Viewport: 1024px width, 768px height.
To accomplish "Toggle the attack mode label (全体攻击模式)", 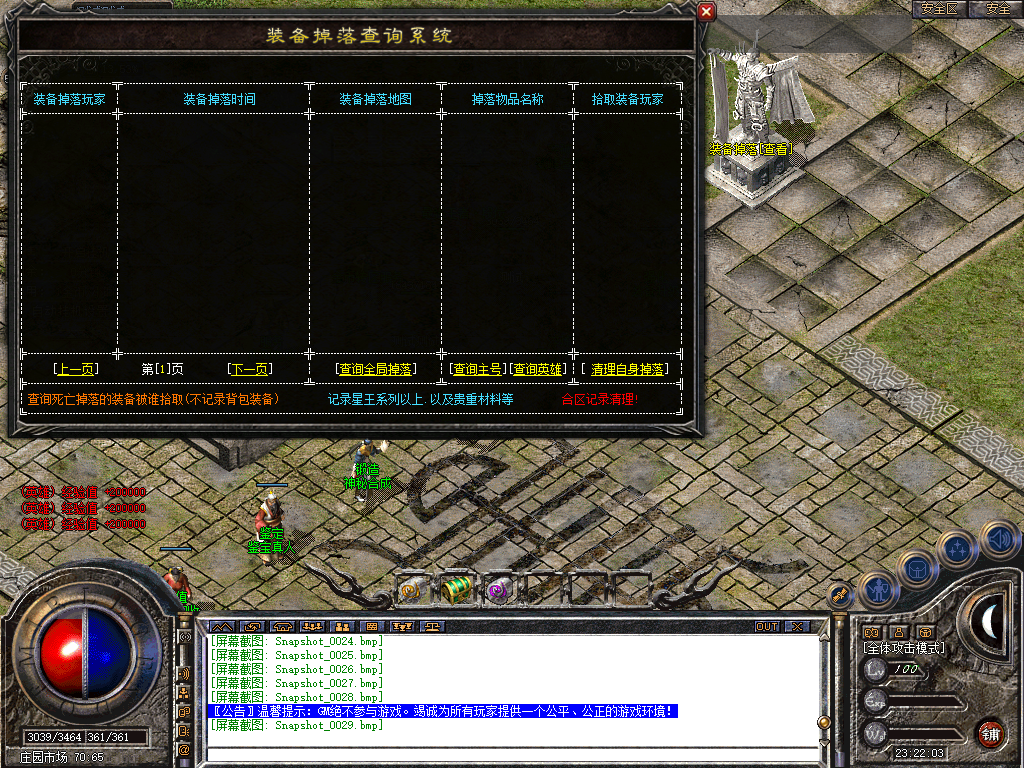I will coord(904,648).
